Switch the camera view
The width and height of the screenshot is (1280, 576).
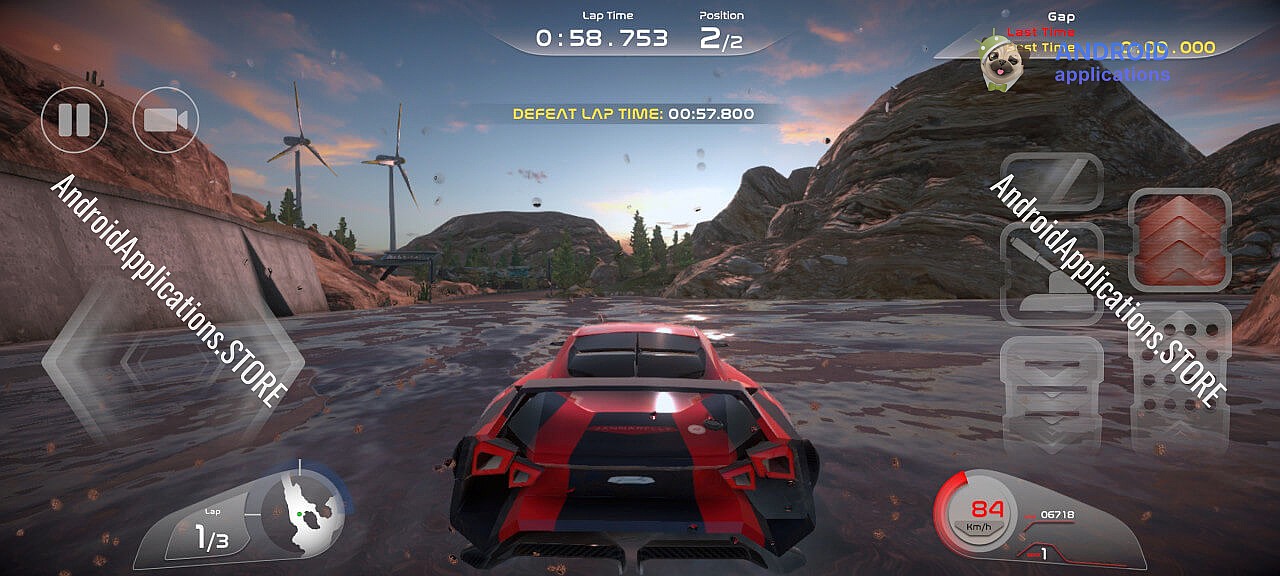(x=166, y=120)
